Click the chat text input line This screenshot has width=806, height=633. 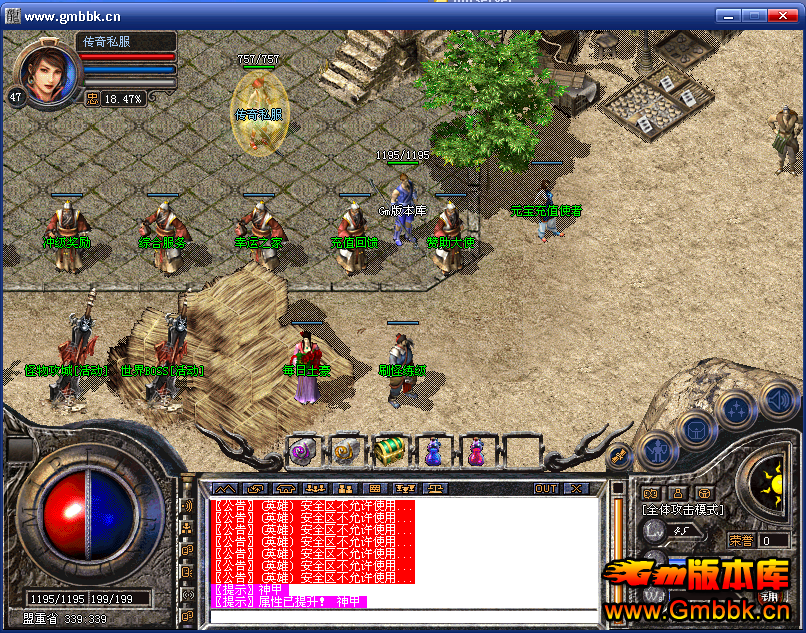pos(405,613)
